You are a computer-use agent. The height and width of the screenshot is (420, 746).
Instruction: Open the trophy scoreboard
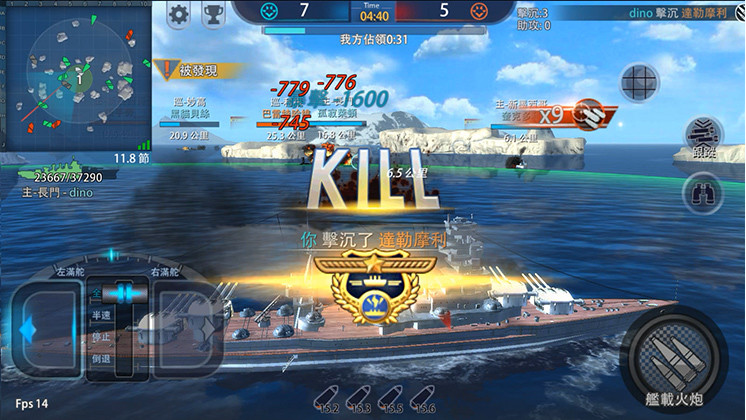[x=213, y=14]
